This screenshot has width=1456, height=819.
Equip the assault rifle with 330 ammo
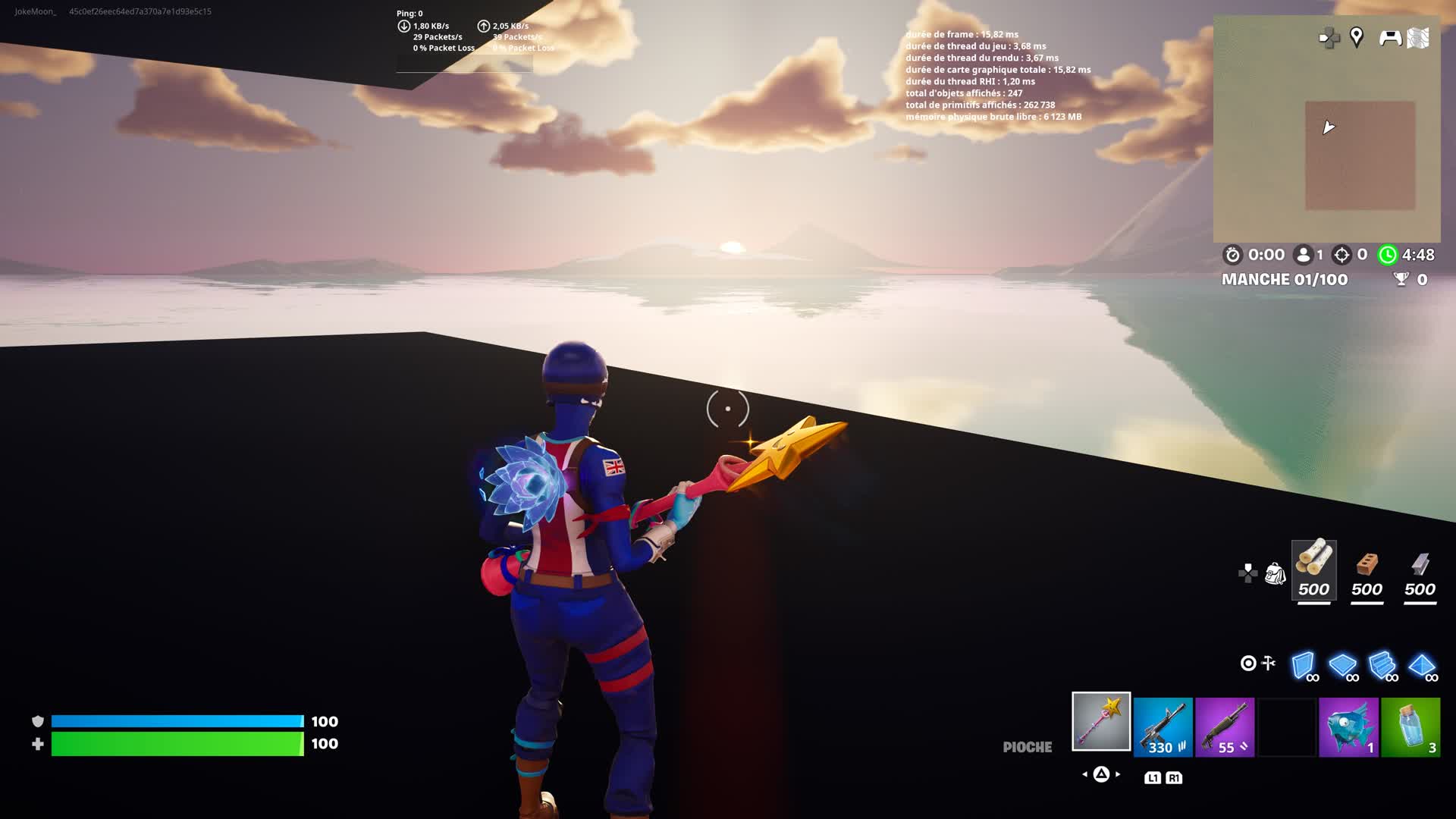point(1163,727)
